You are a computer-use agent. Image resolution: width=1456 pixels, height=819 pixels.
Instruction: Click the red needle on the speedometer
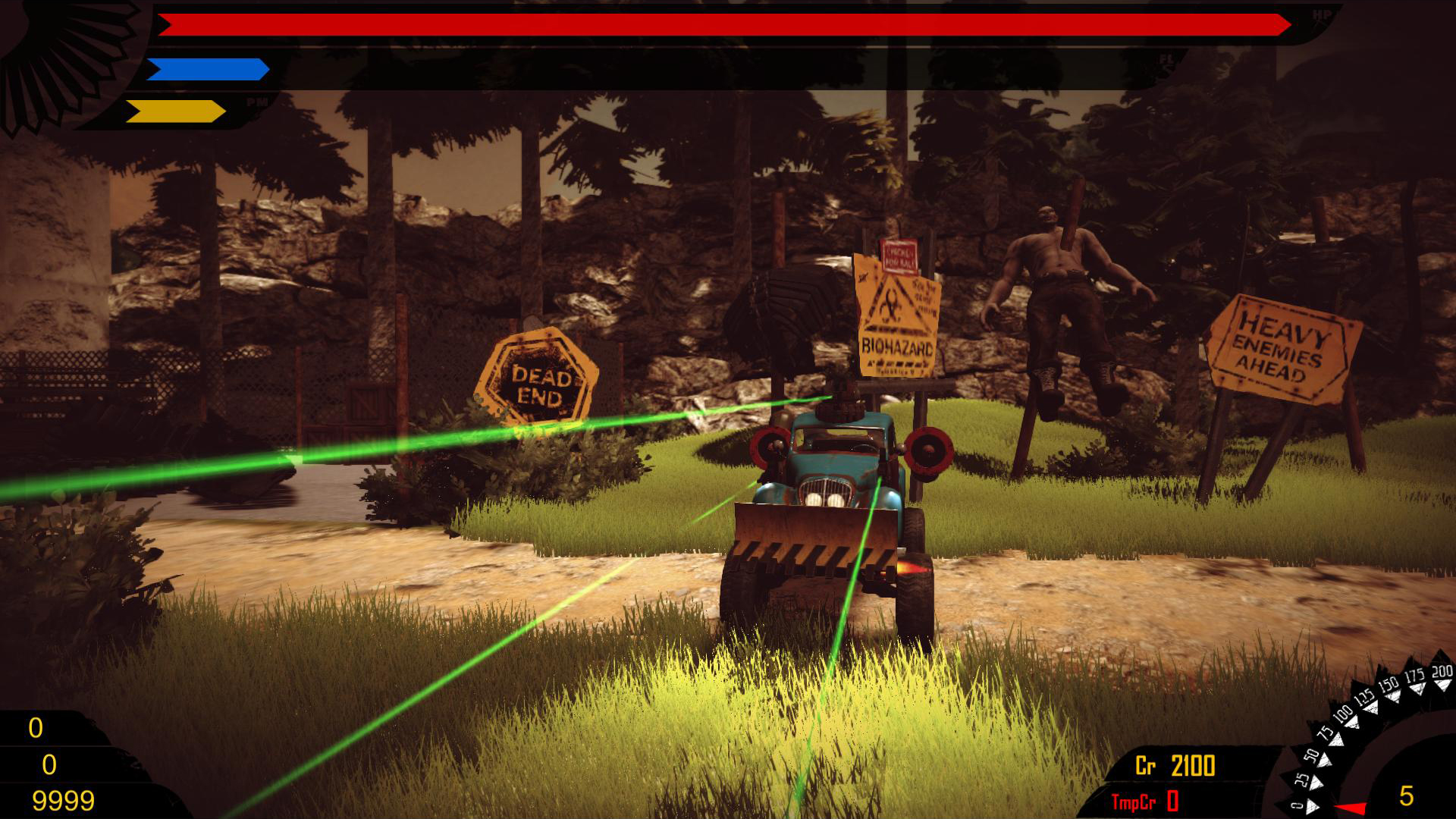click(1352, 807)
